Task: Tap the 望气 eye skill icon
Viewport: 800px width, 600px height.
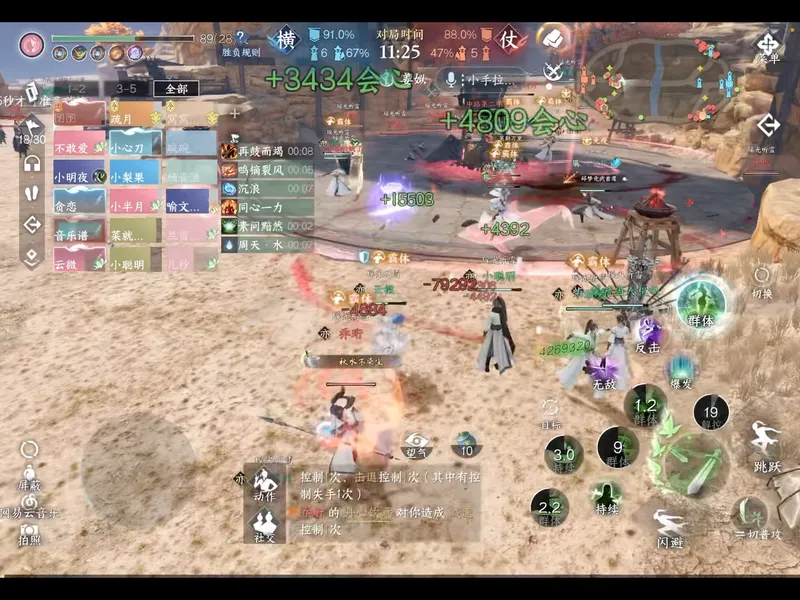Action: click(417, 443)
